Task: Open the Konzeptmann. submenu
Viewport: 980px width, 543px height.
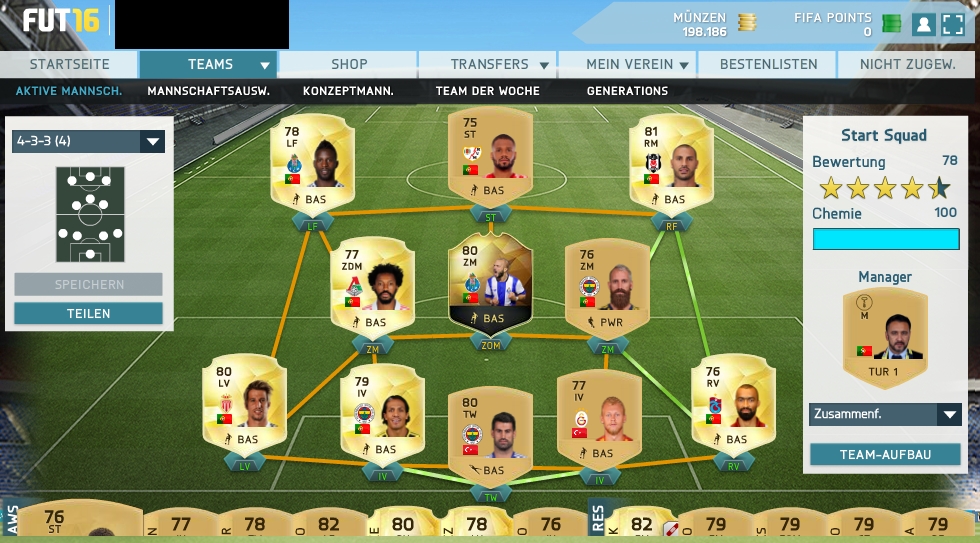Action: tap(348, 91)
